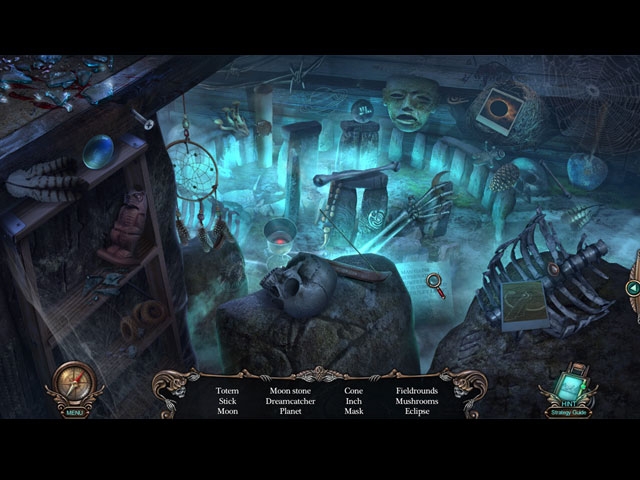Expand the side panel with the green arrow
The height and width of the screenshot is (480, 640).
click(x=632, y=288)
